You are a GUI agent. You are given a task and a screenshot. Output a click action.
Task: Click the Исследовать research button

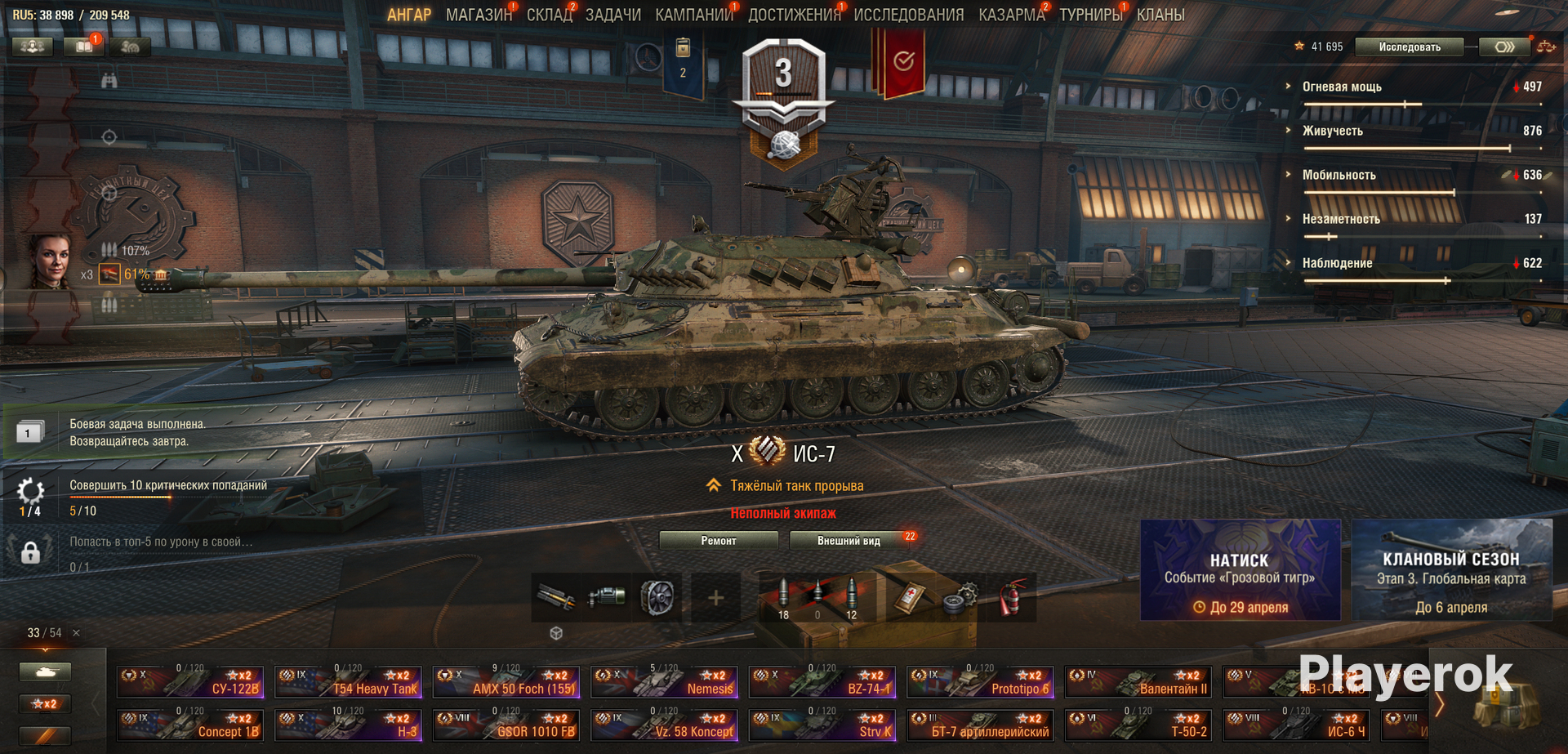pos(1410,47)
